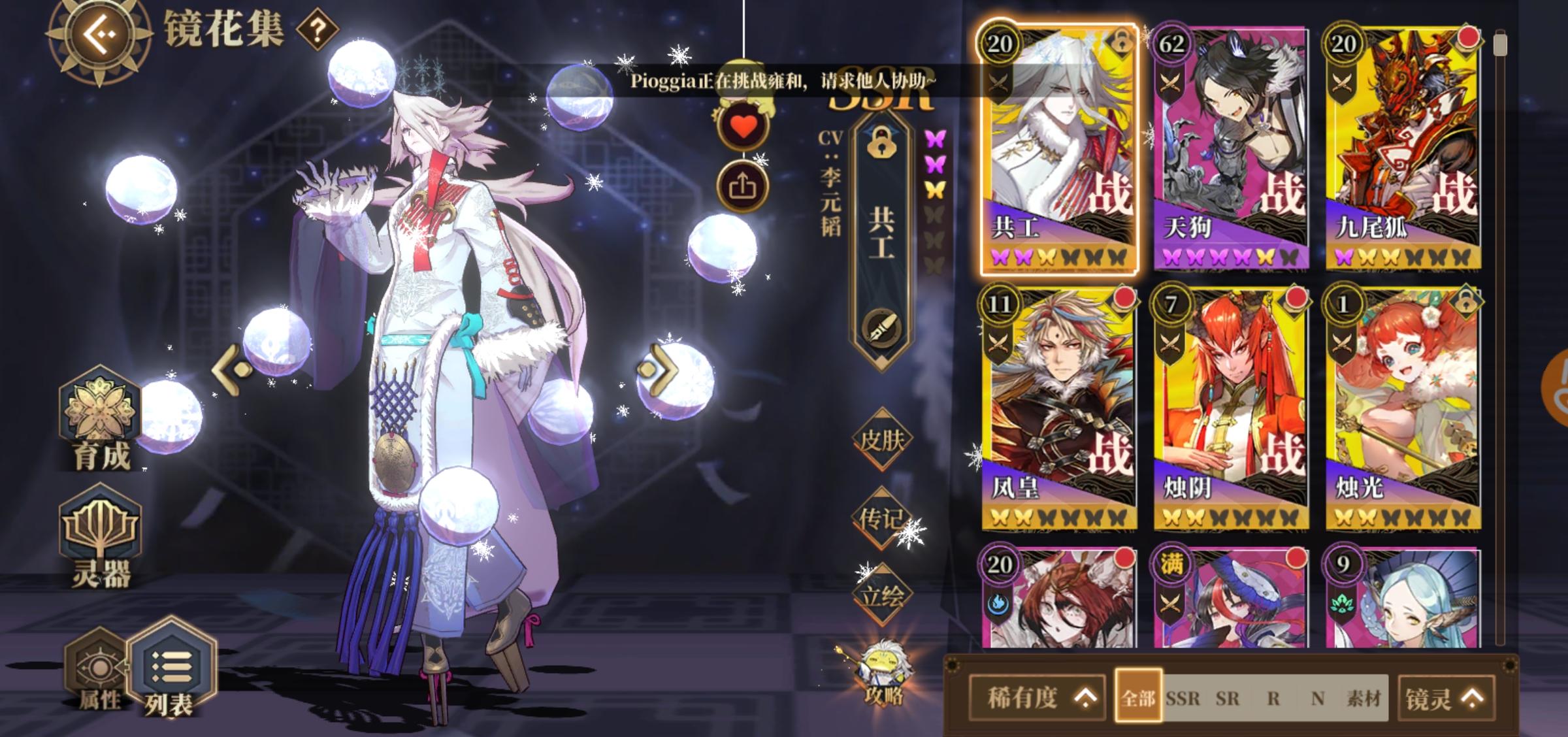Click the help question mark beside 镜花集
1568x737 pixels.
coord(316,31)
